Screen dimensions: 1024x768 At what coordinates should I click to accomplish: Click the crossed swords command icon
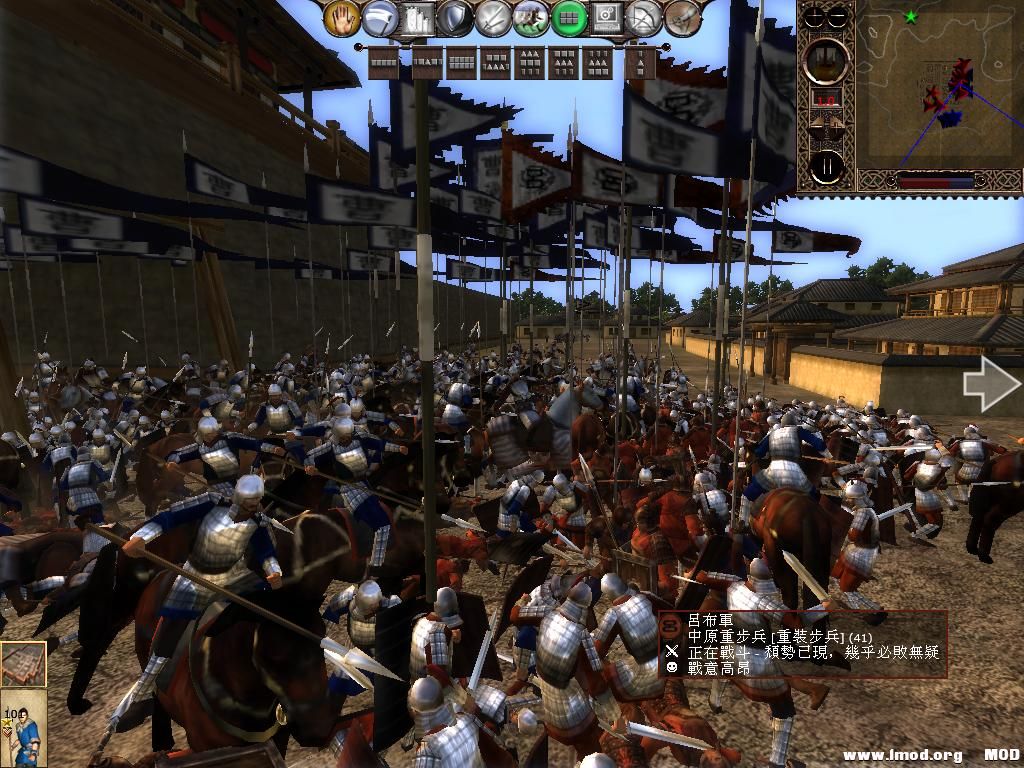click(493, 17)
